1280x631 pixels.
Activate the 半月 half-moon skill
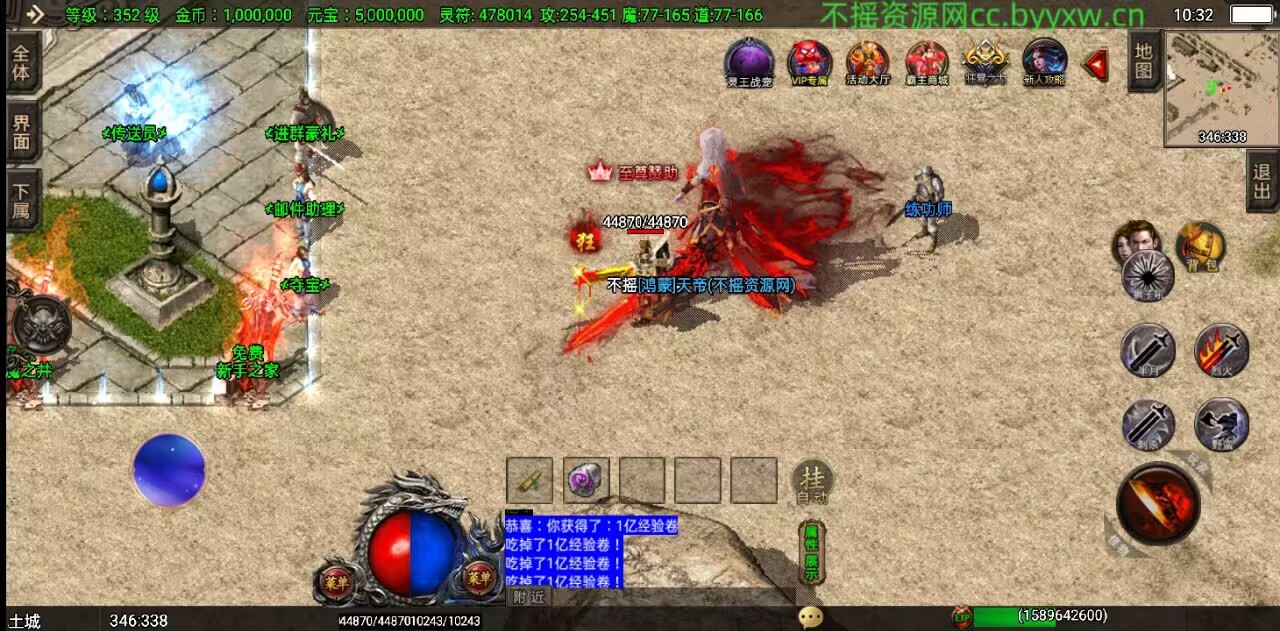click(1147, 351)
